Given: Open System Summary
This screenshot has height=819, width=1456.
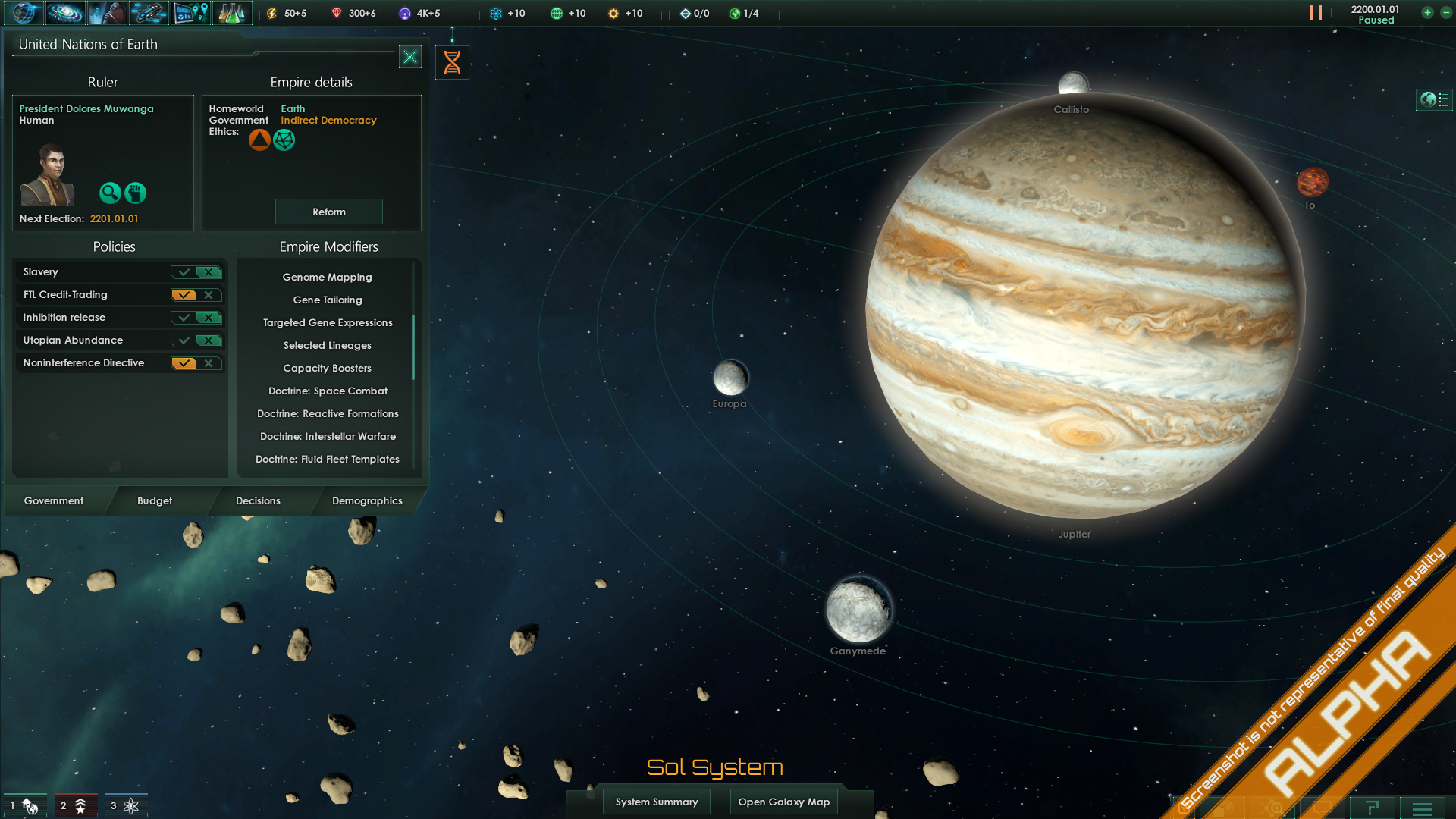Looking at the screenshot, I should 657,802.
